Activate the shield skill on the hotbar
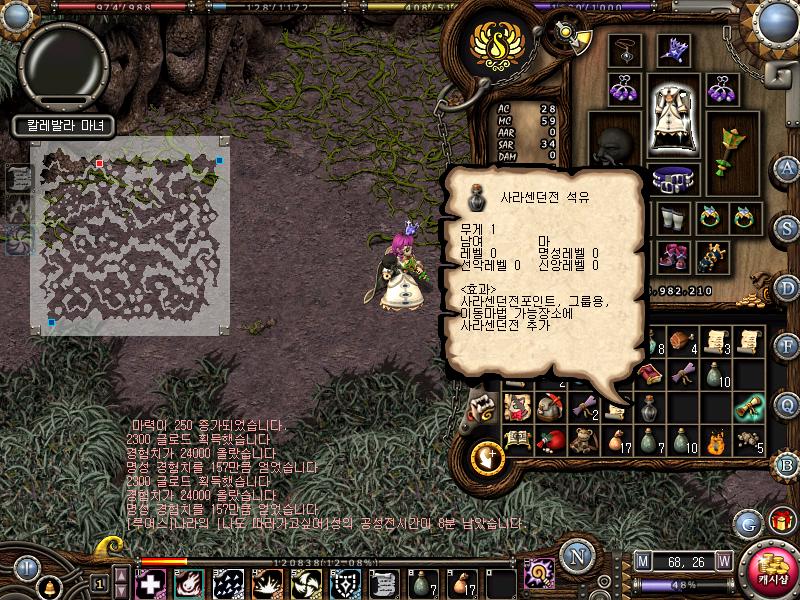The width and height of the screenshot is (800, 600). (346, 583)
